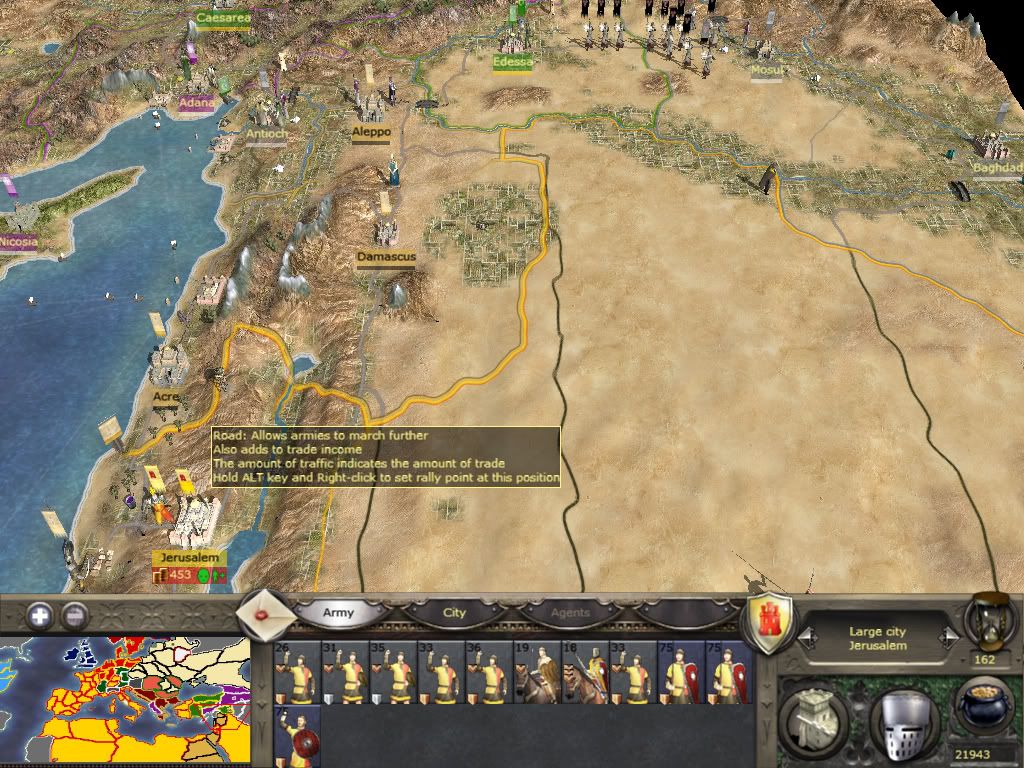Select the last shielded unit card in top row
Image resolution: width=1024 pixels, height=768 pixels.
728,672
